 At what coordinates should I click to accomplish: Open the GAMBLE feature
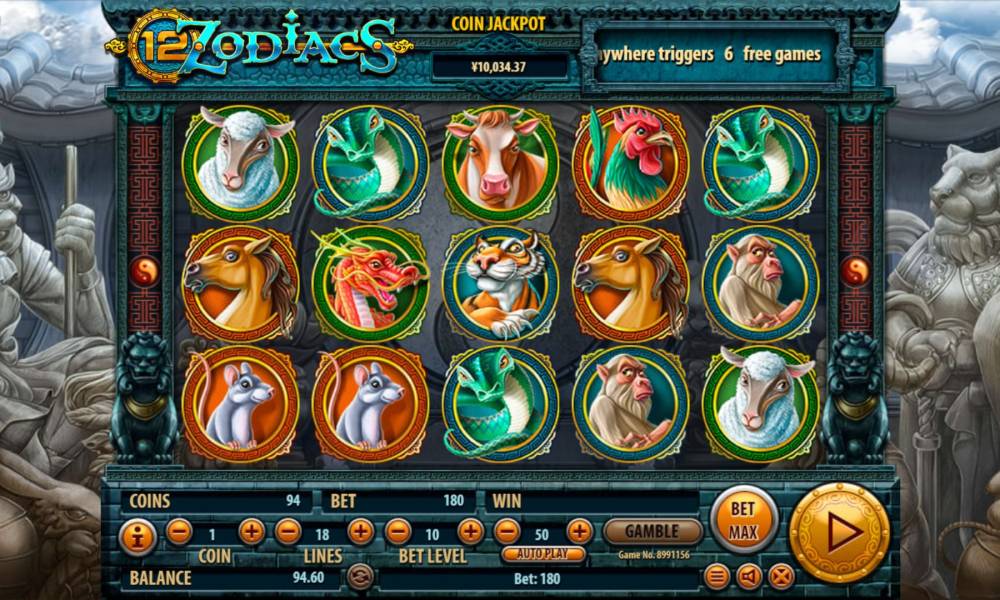(x=653, y=531)
